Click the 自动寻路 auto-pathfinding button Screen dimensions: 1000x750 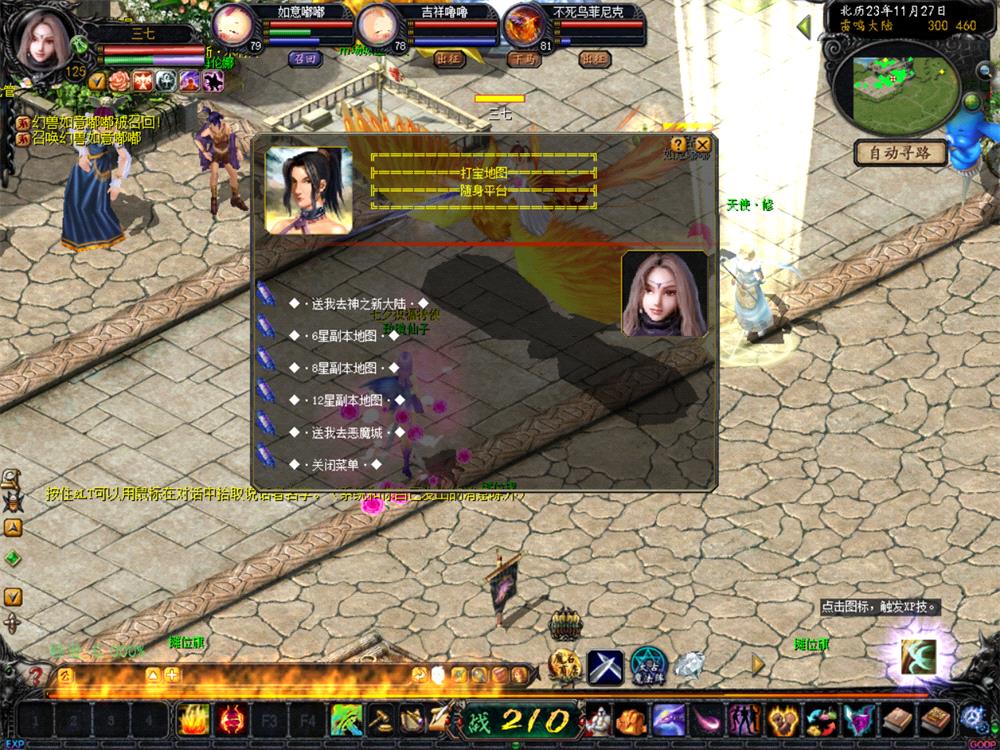[x=900, y=153]
